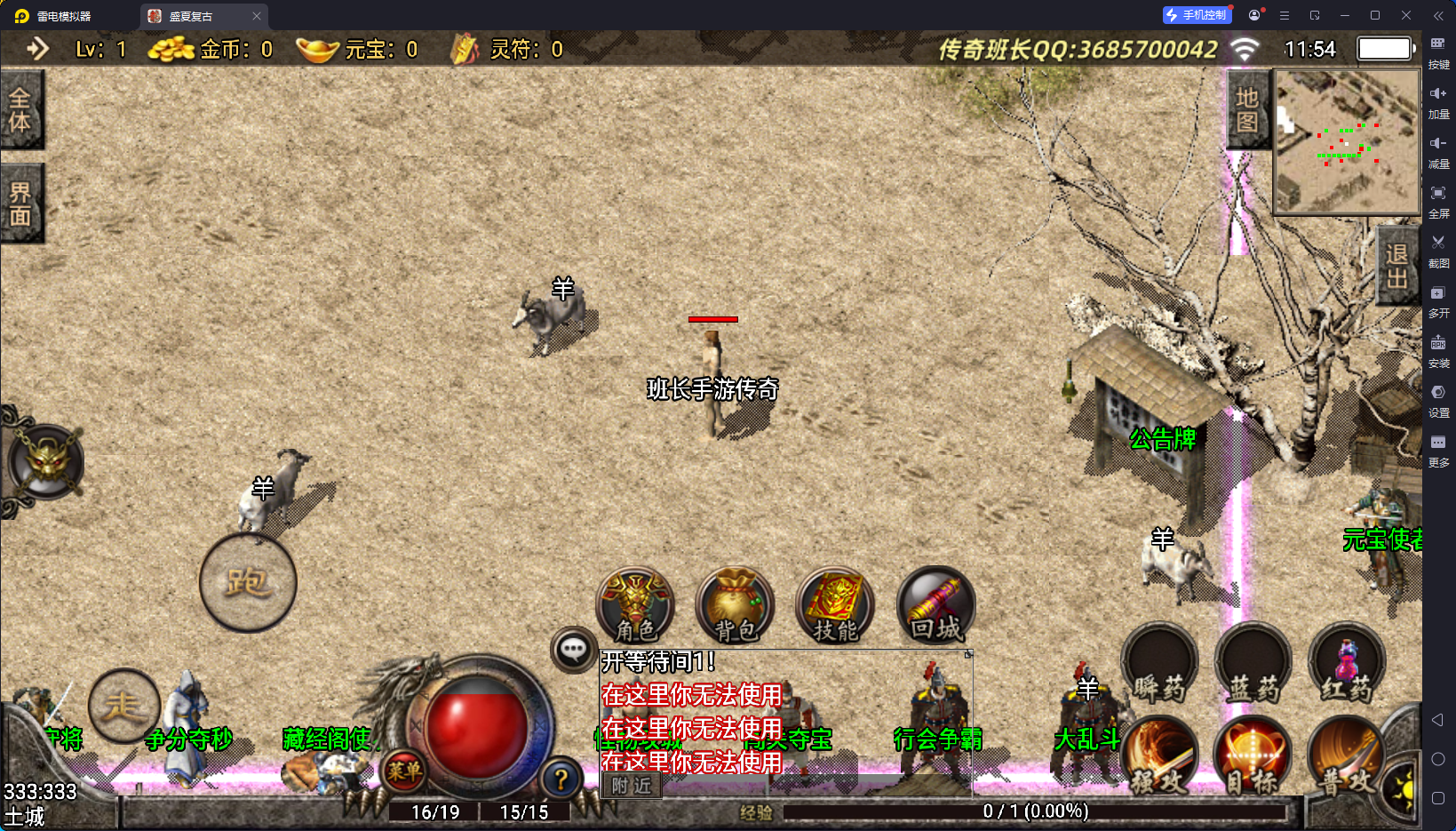Select the 附近 nearby chat tab
Screen dimensions: 1456x831
(632, 786)
